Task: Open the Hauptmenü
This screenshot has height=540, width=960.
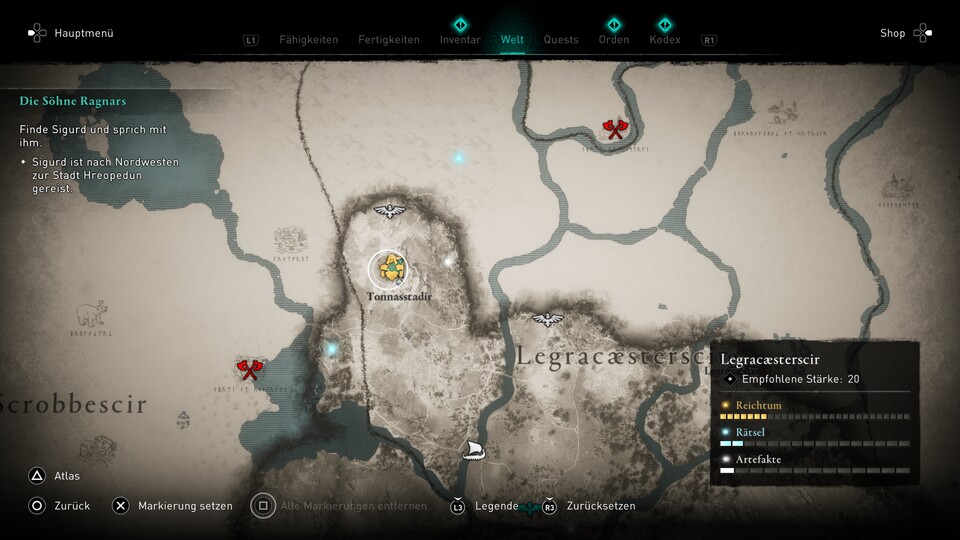Action: coord(71,33)
